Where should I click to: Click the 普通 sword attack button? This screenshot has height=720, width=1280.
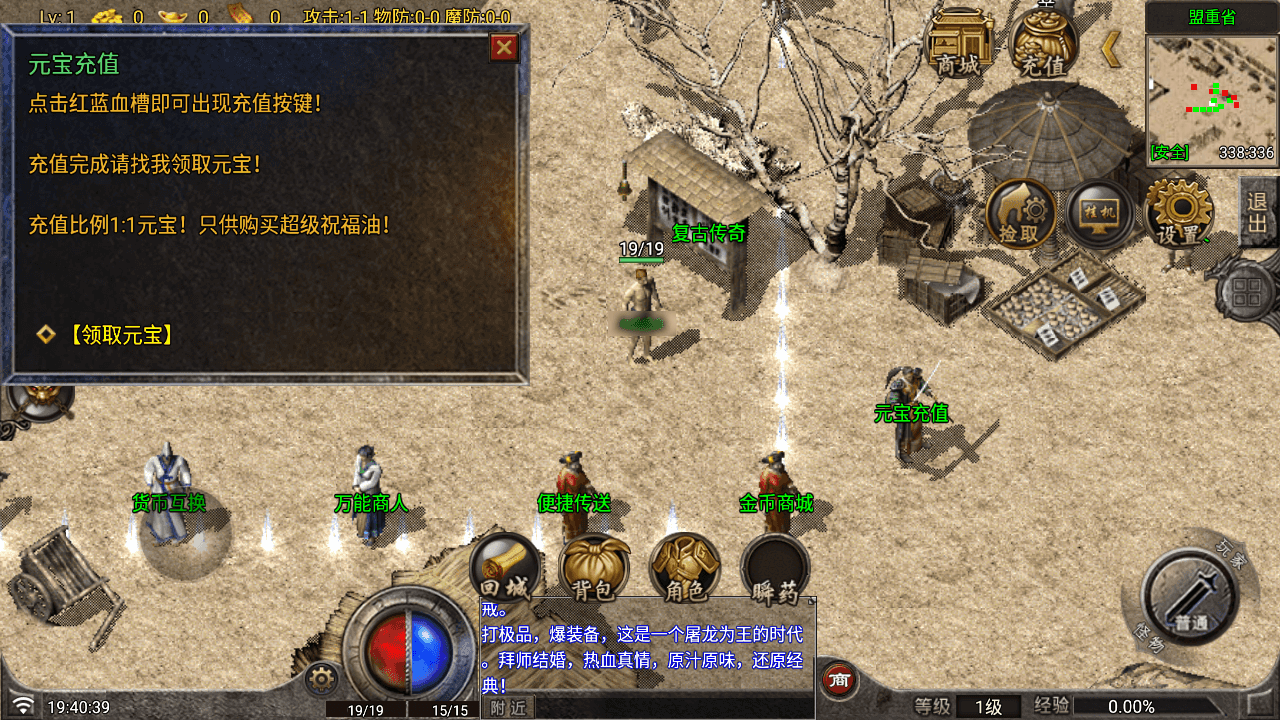point(1191,596)
